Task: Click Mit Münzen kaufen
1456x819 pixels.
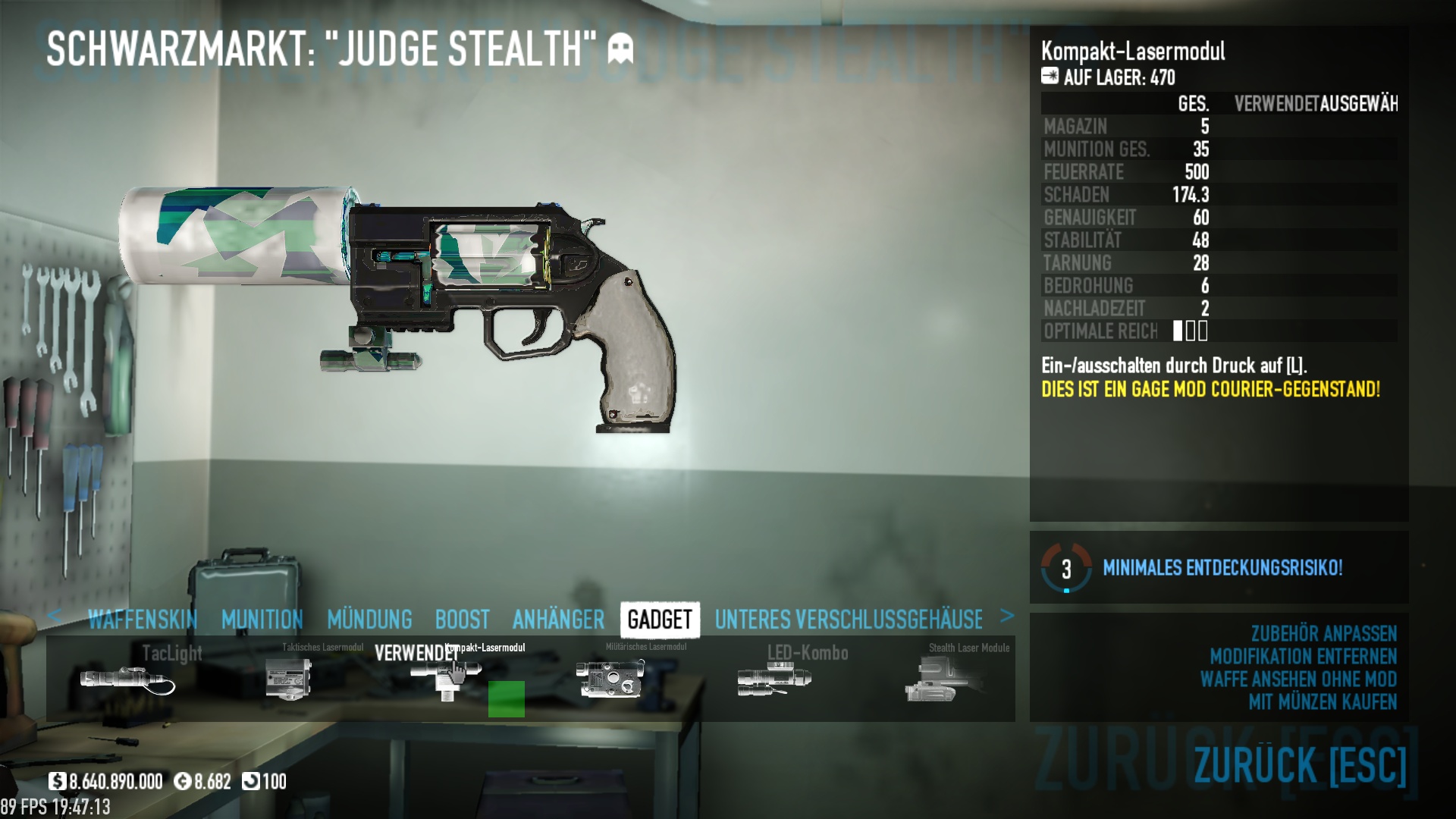Action: (x=1322, y=702)
